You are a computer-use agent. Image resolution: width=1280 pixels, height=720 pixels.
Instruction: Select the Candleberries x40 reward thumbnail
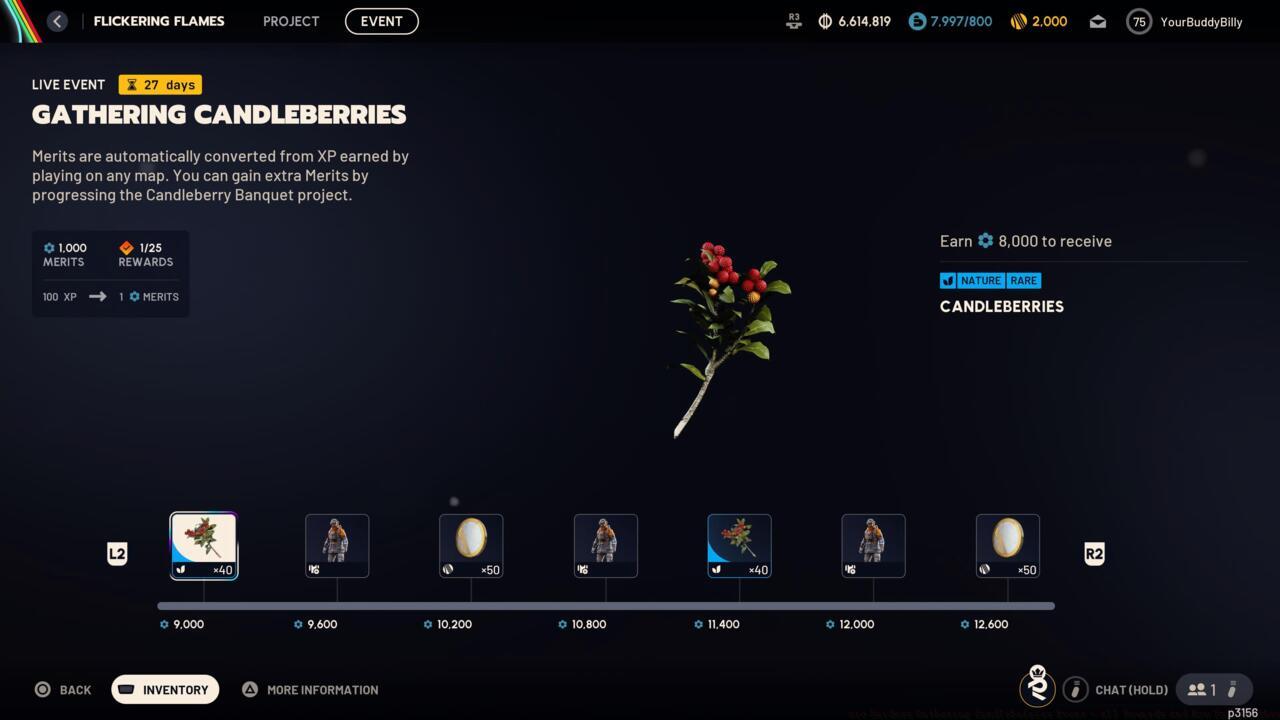203,545
